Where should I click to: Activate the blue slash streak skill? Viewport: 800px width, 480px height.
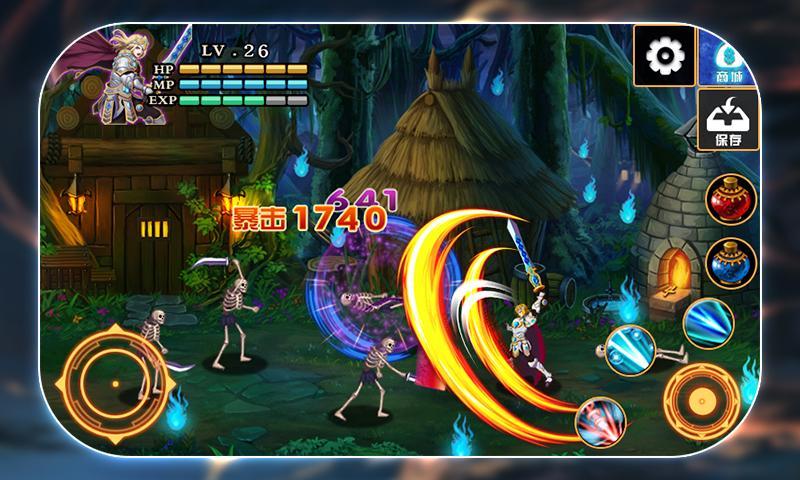coord(708,322)
